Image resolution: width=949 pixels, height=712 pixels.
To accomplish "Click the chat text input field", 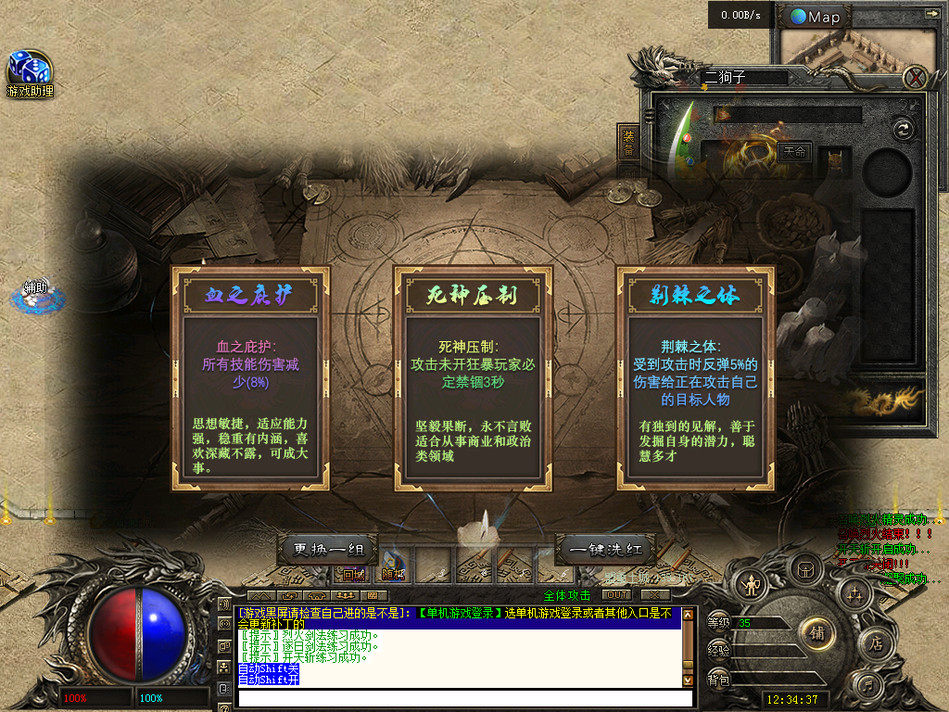I will (458, 697).
